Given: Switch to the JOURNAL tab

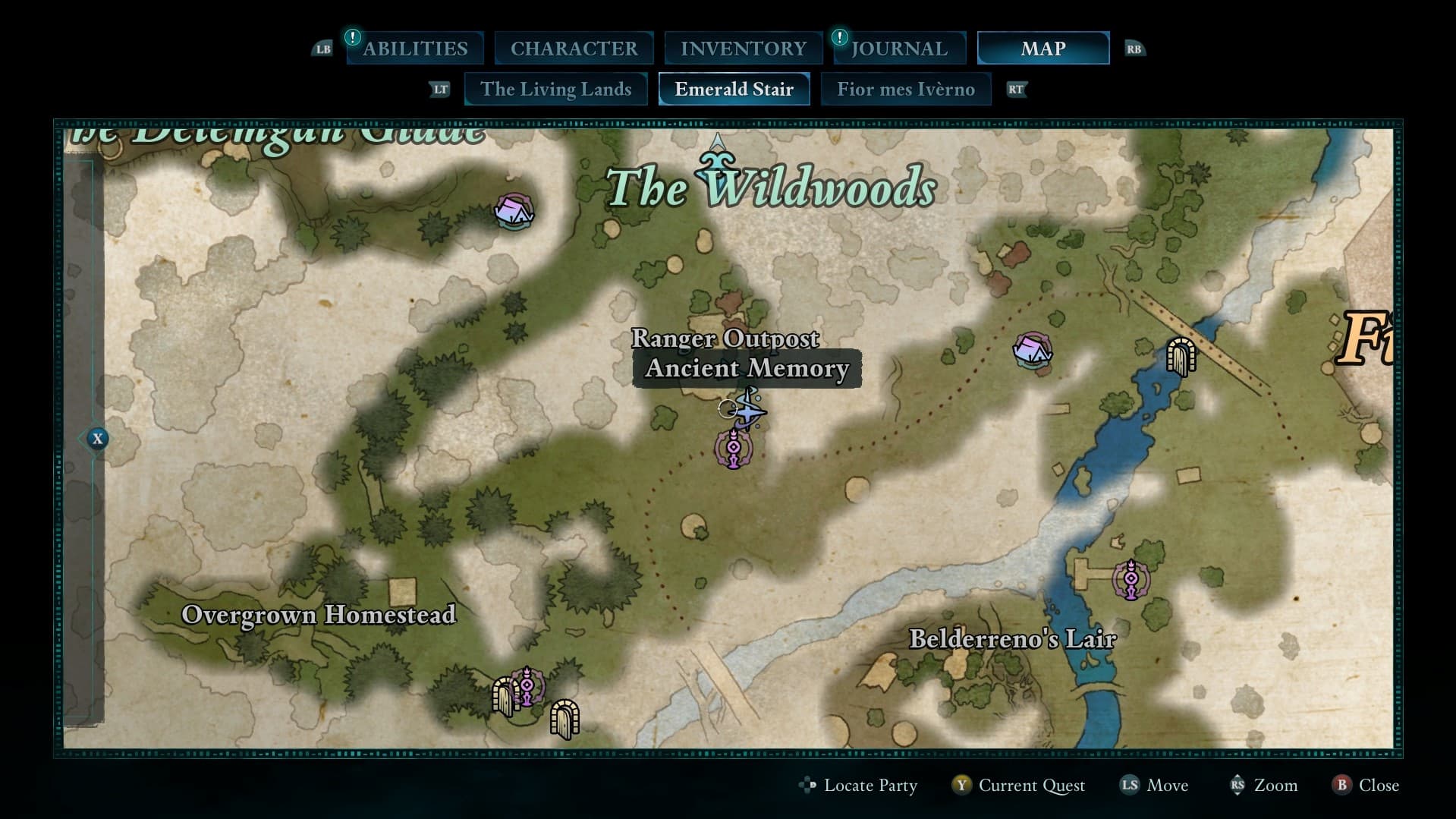Looking at the screenshot, I should tap(898, 48).
